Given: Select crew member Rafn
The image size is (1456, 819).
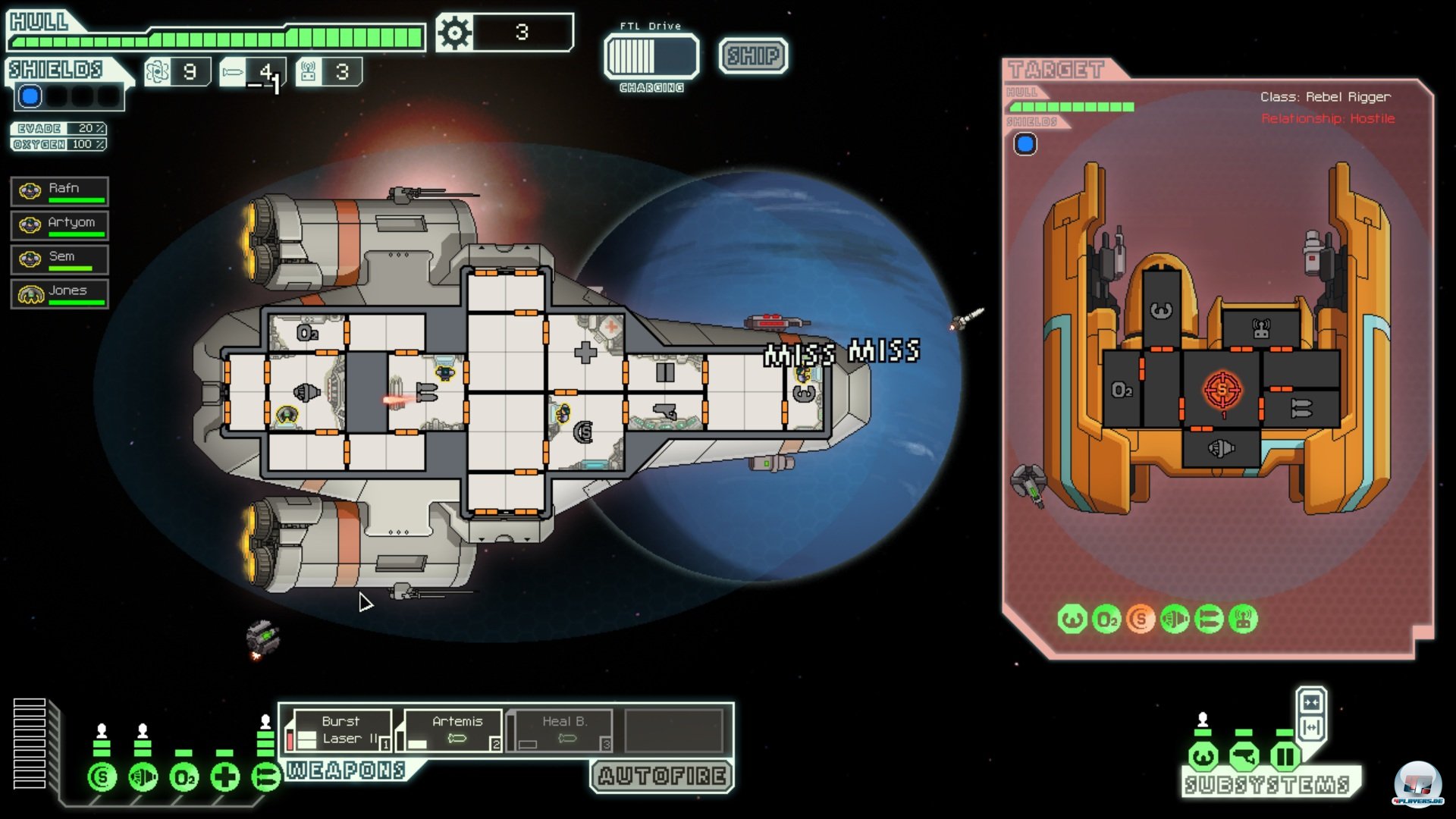Looking at the screenshot, I should pos(60,191).
